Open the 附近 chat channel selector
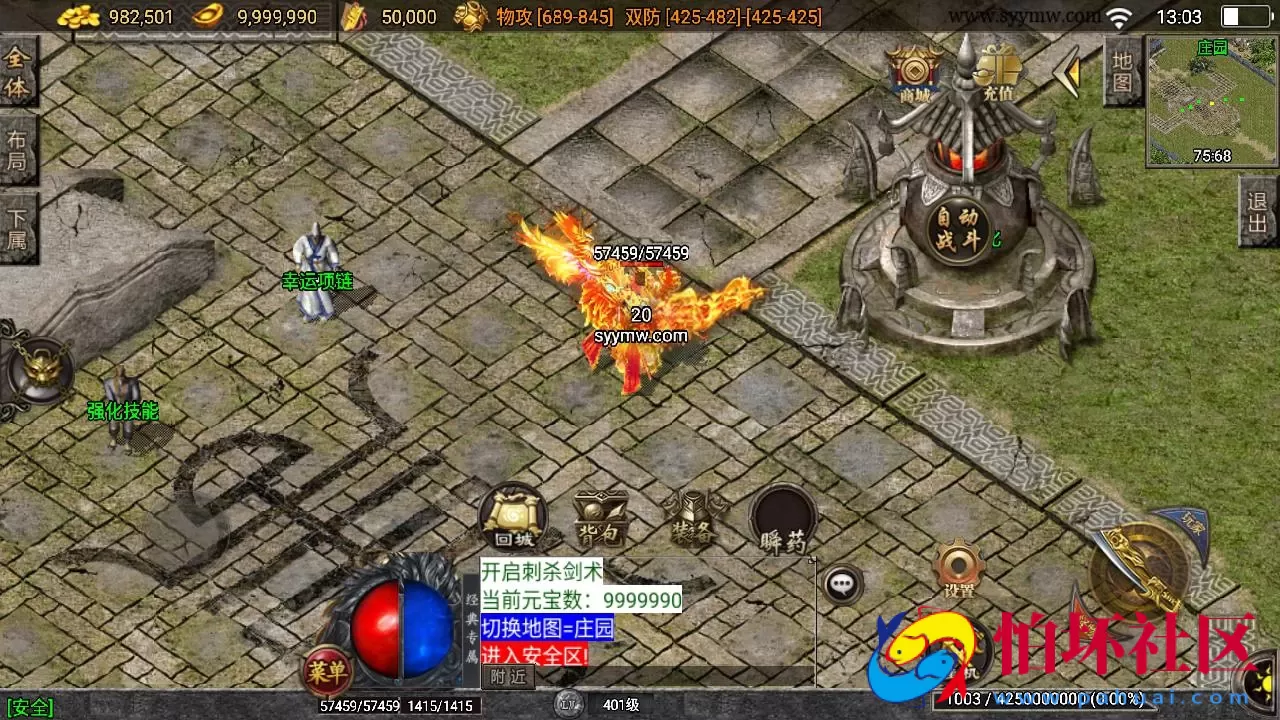Screen dimensions: 1280x720 (x=508, y=676)
